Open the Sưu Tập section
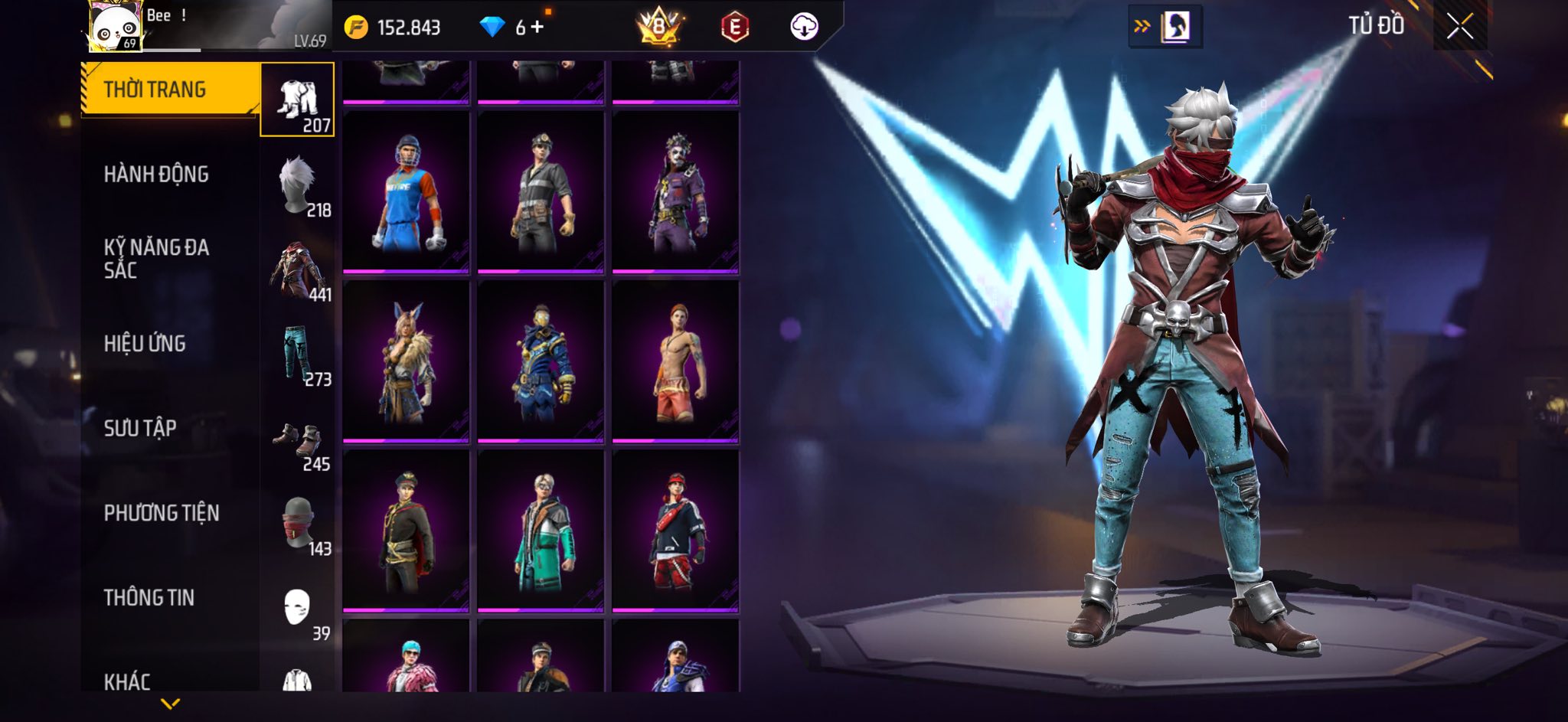The width and height of the screenshot is (1568, 722). 140,428
